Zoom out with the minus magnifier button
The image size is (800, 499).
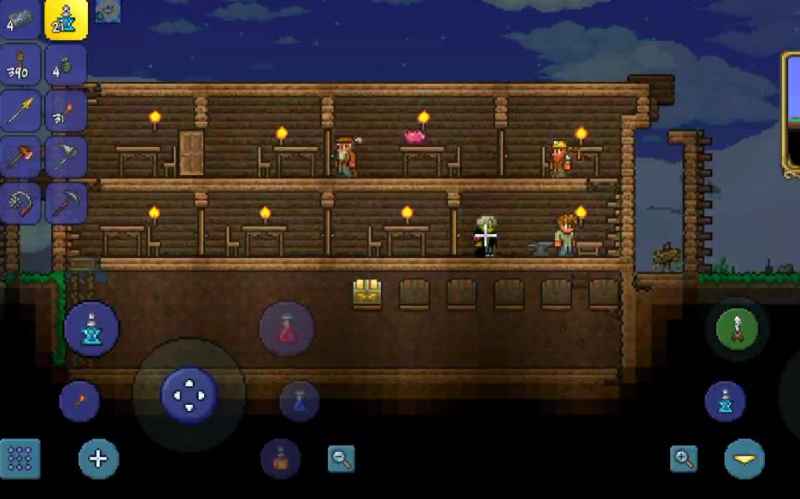pyautogui.click(x=342, y=459)
